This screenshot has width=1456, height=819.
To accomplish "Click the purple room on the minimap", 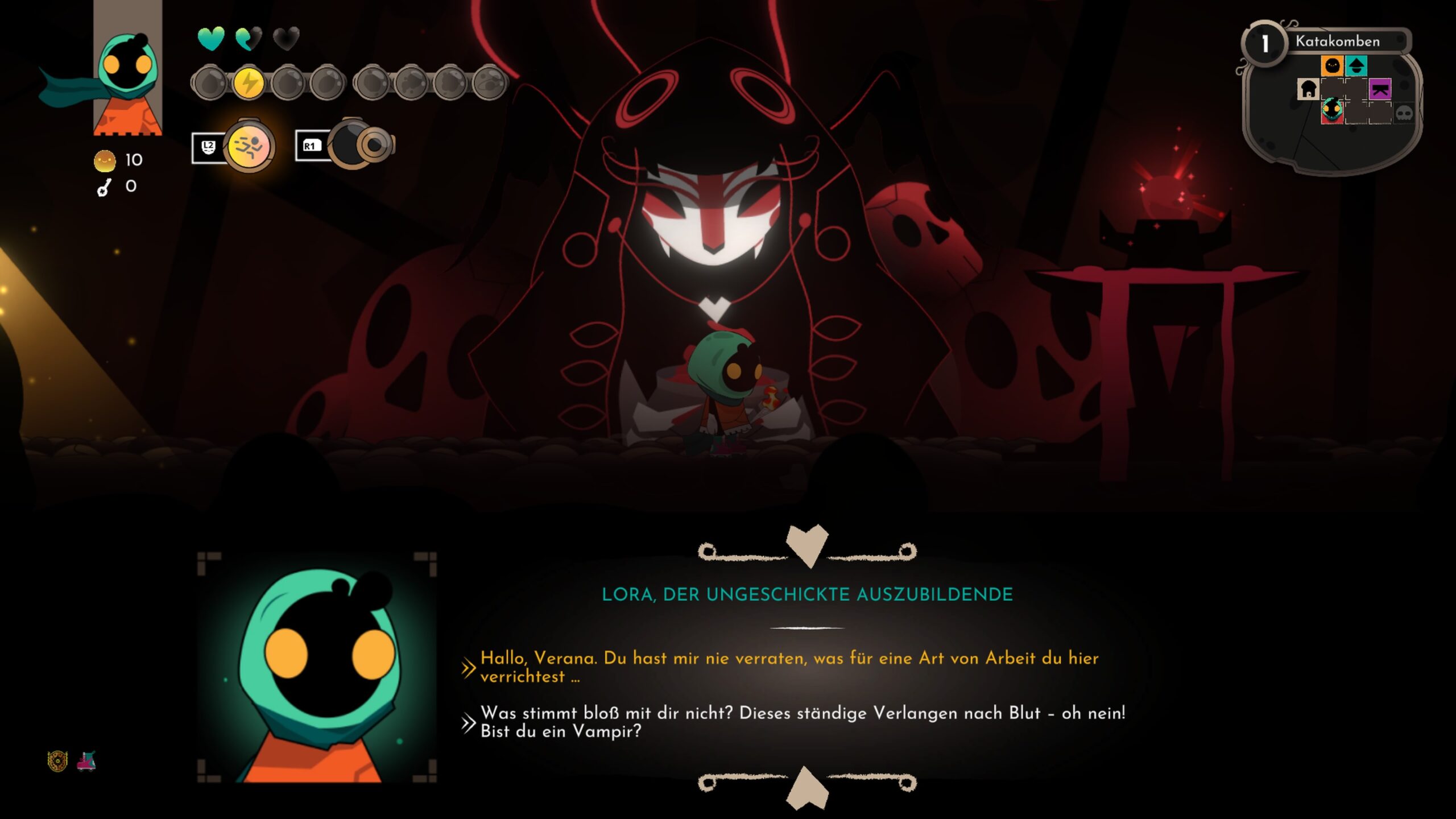I will tap(1380, 89).
